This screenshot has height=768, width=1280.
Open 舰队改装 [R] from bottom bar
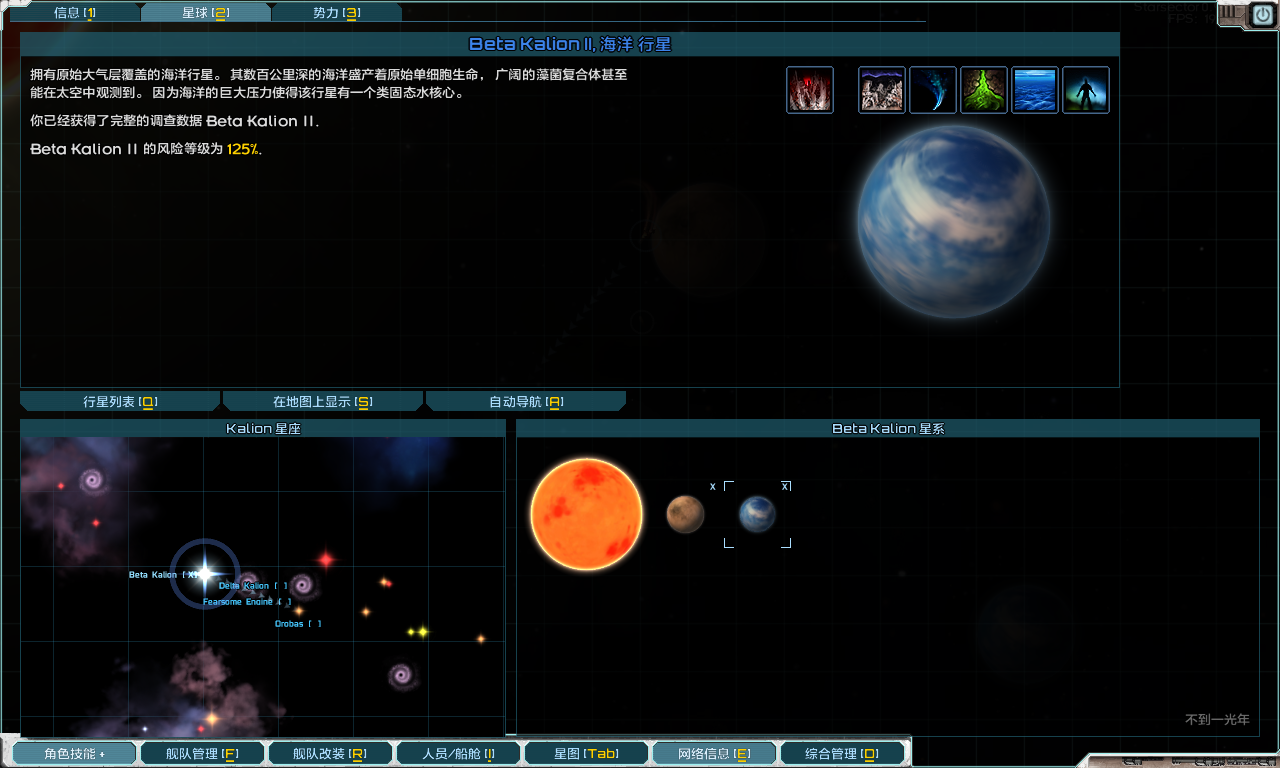(x=330, y=753)
